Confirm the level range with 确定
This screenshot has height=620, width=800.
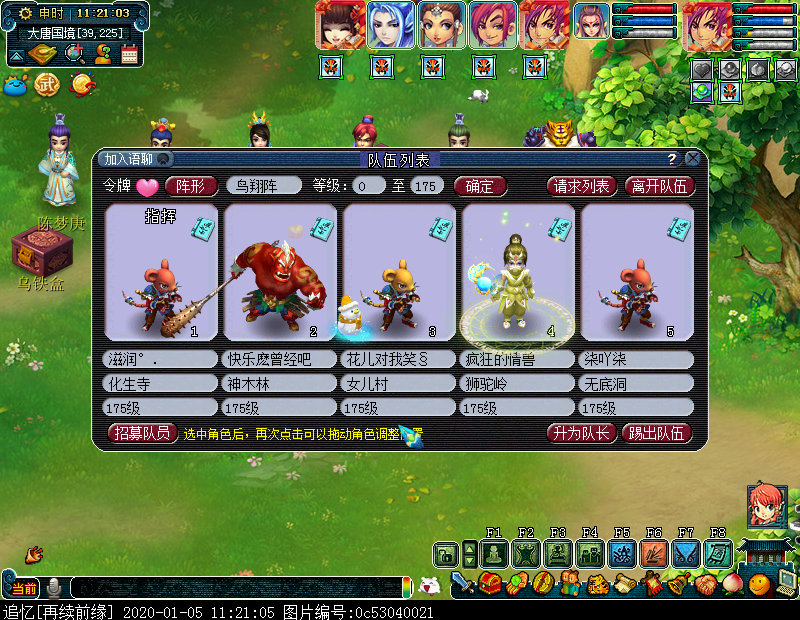pyautogui.click(x=480, y=185)
